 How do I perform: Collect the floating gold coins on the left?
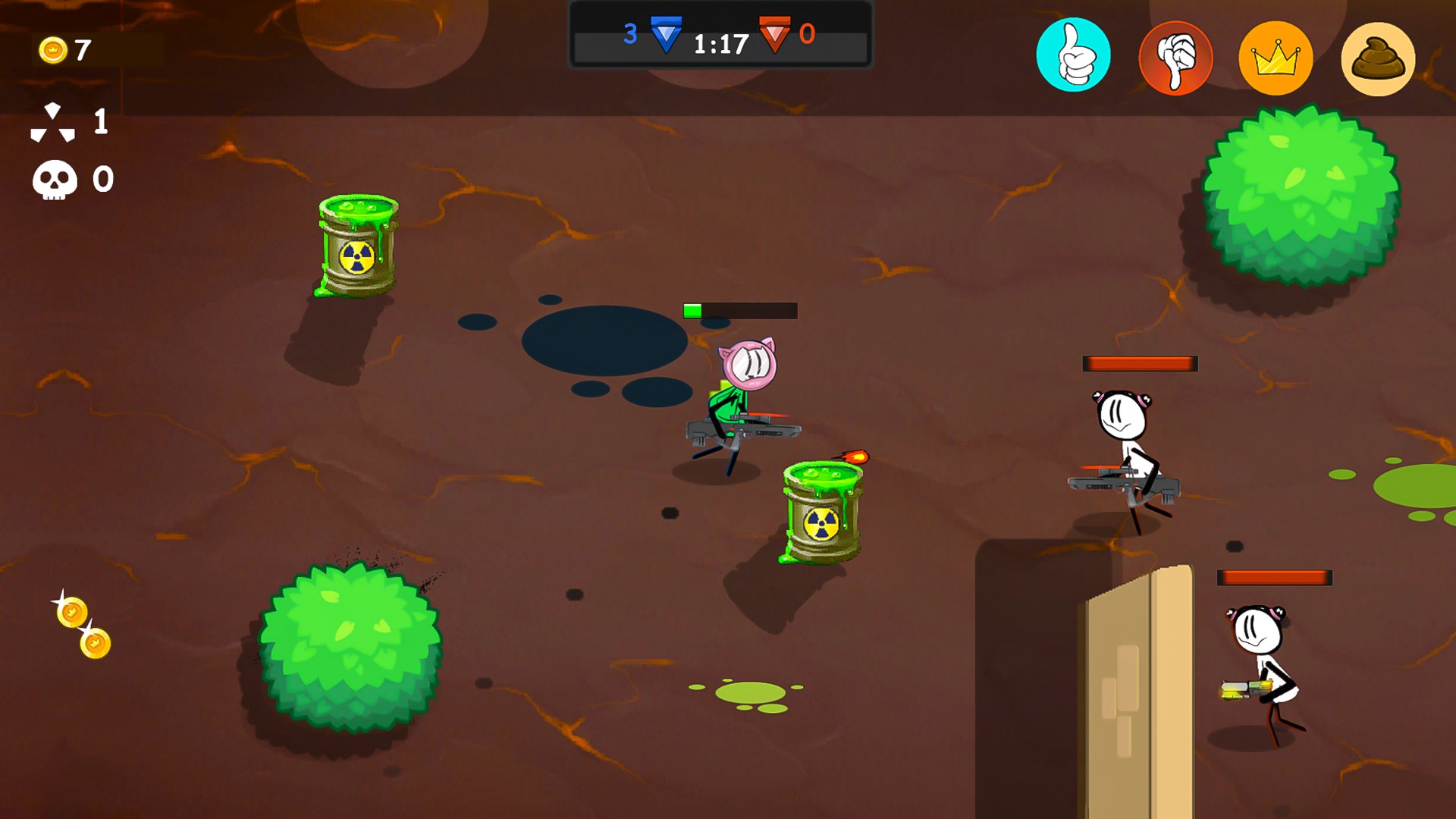pyautogui.click(x=83, y=626)
